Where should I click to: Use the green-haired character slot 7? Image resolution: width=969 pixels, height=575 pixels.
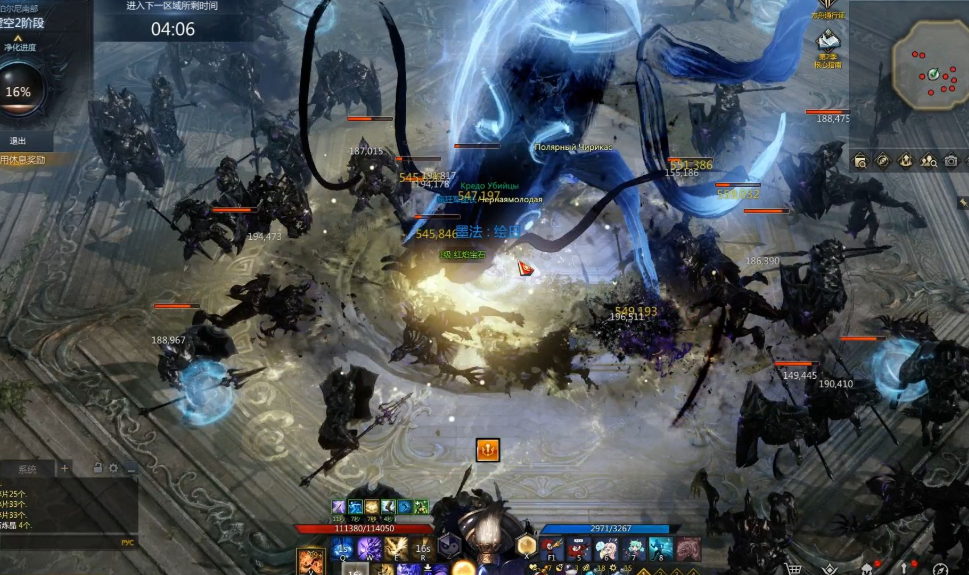pyautogui.click(x=633, y=548)
